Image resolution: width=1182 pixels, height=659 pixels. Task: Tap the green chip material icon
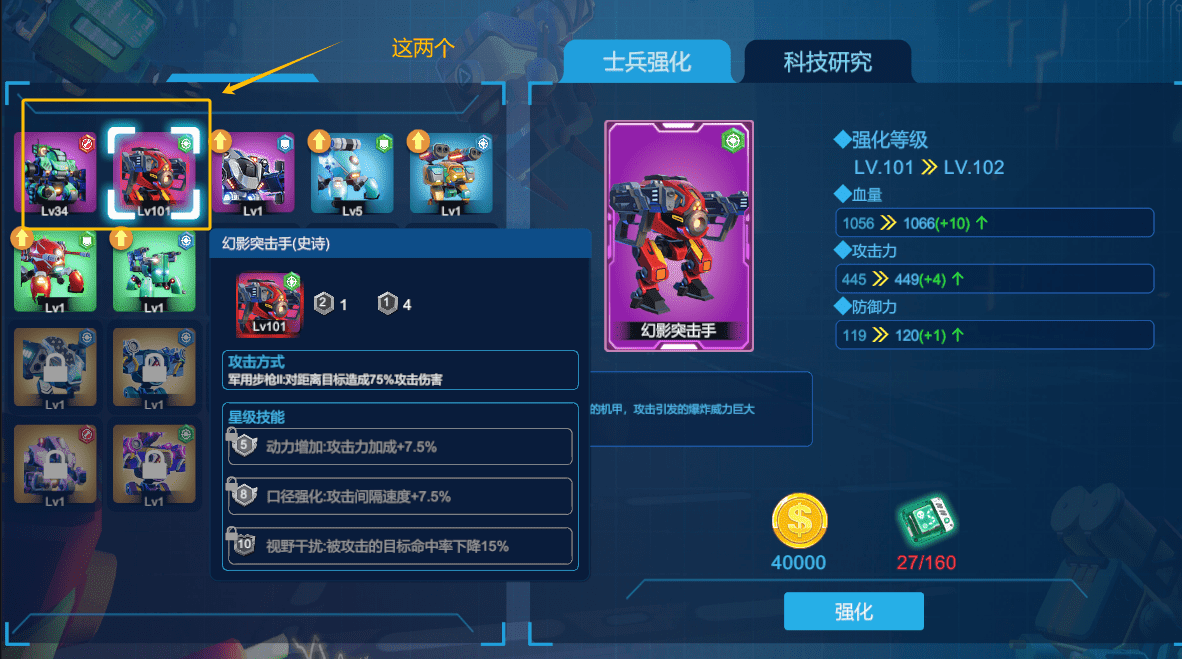pyautogui.click(x=925, y=522)
